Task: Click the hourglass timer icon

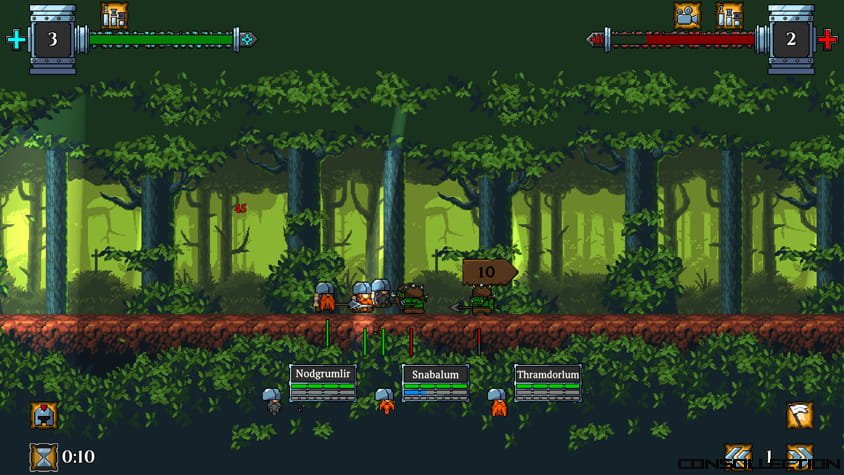Action: click(x=44, y=457)
